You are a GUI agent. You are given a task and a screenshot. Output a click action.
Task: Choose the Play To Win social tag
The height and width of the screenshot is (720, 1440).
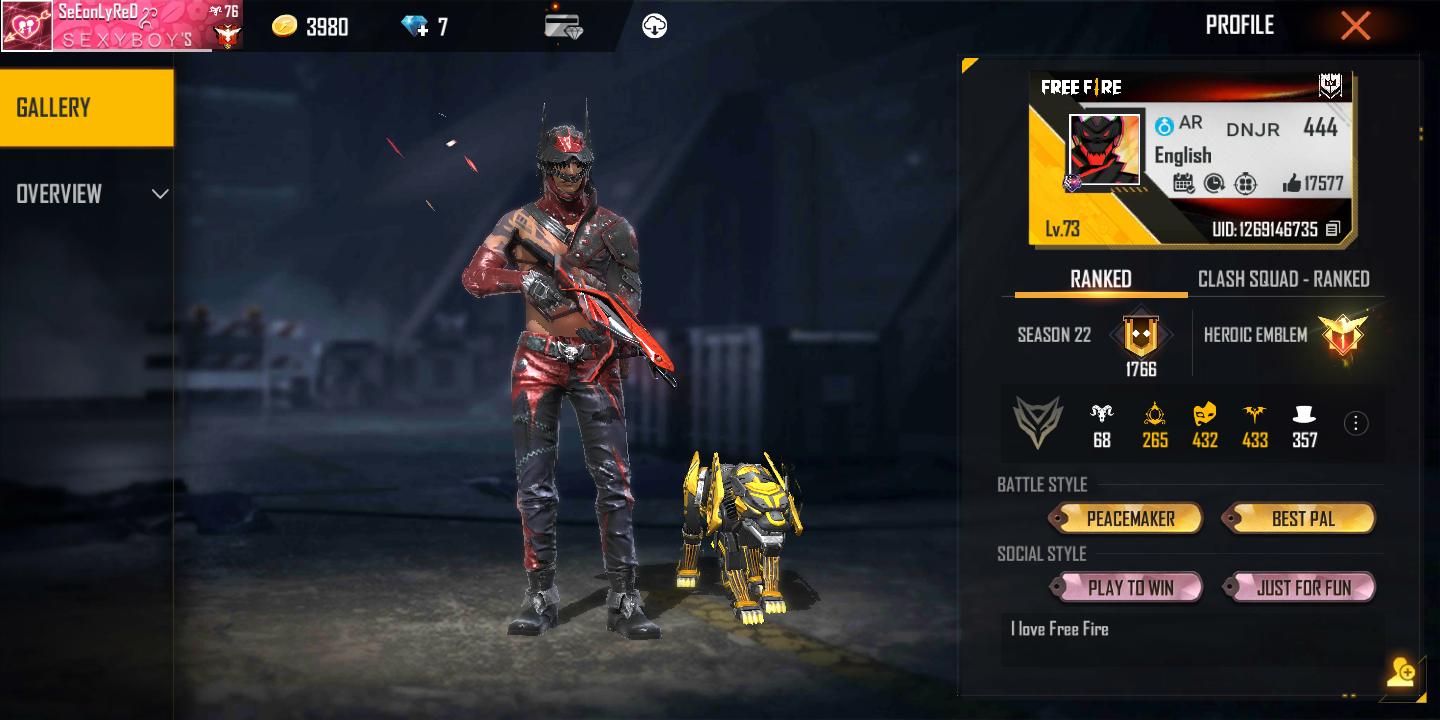point(1130,587)
